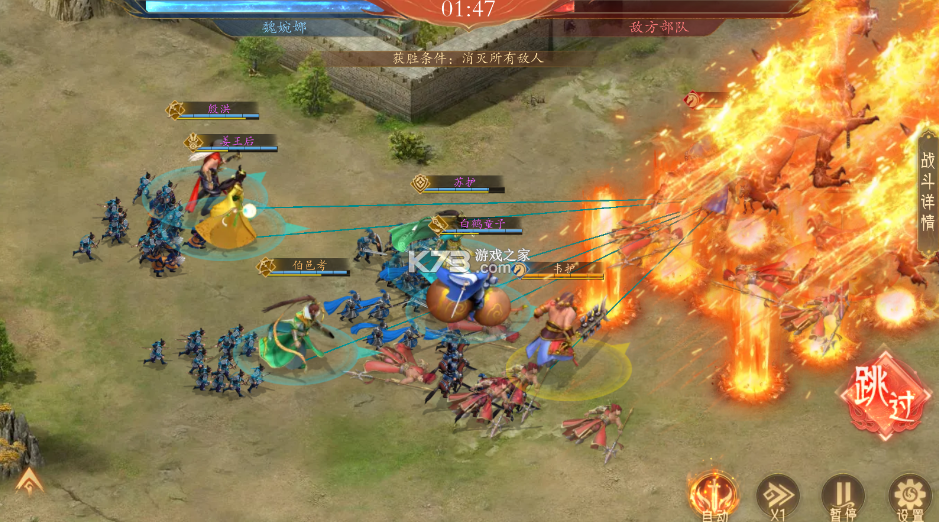Open the 设置 settings gear
The height and width of the screenshot is (522, 939).
click(908, 494)
